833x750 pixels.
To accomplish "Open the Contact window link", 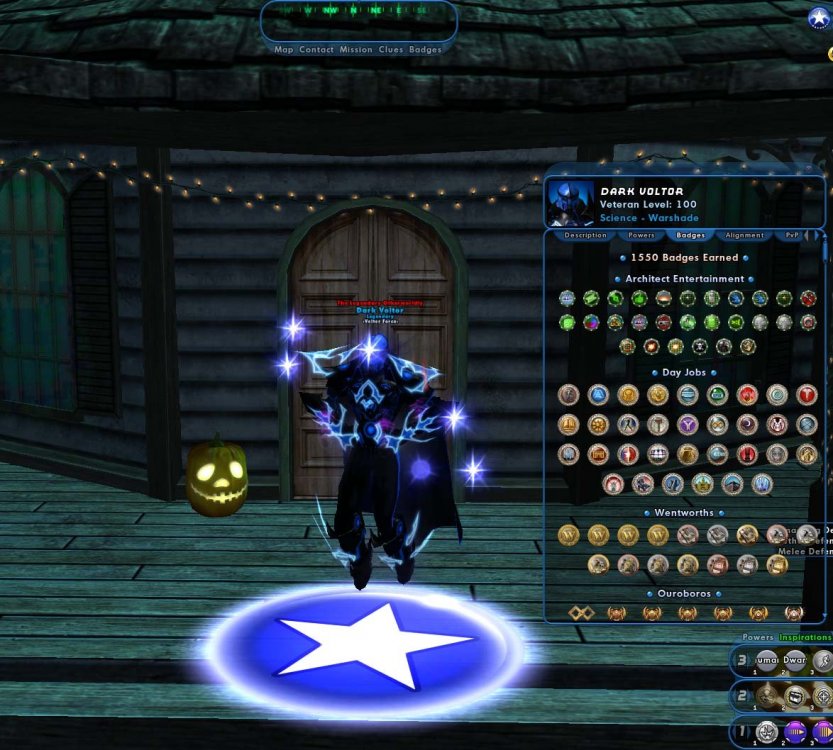I will pos(316,49).
